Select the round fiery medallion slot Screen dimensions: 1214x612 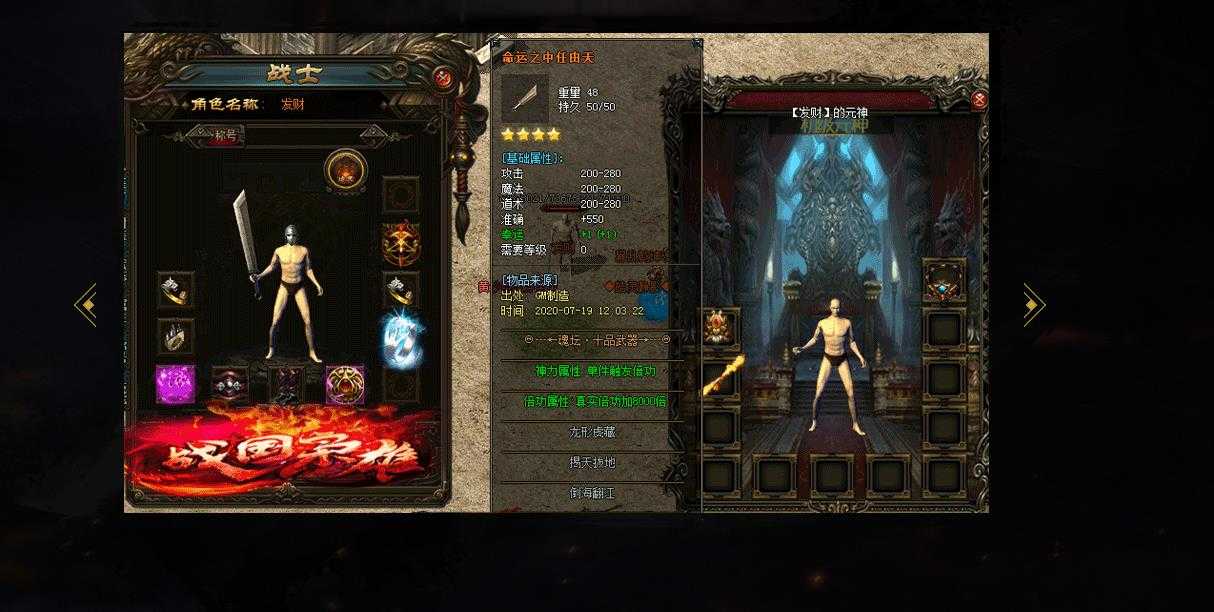tap(345, 170)
